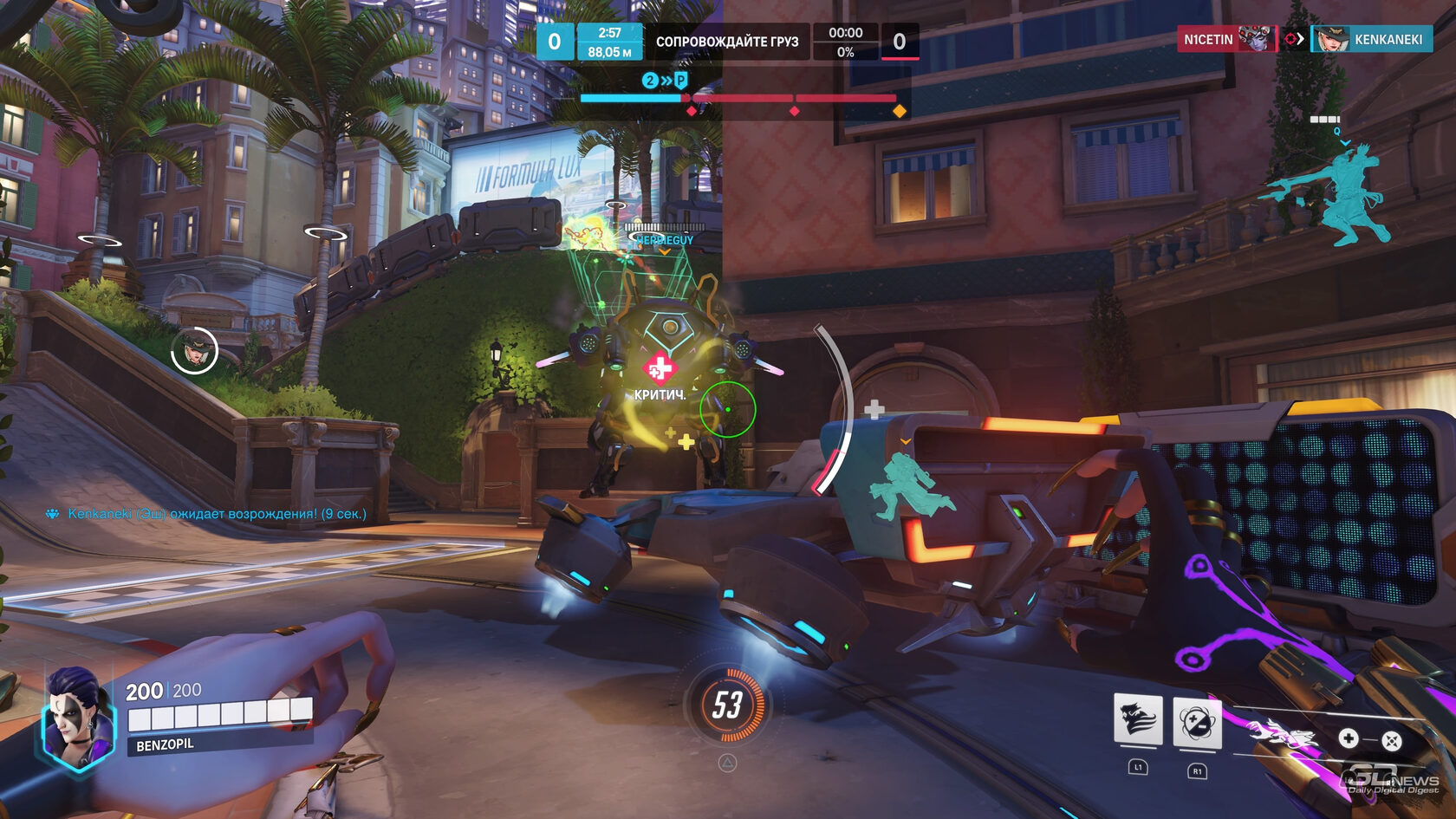Click the cross controller button icon

[x=1394, y=738]
